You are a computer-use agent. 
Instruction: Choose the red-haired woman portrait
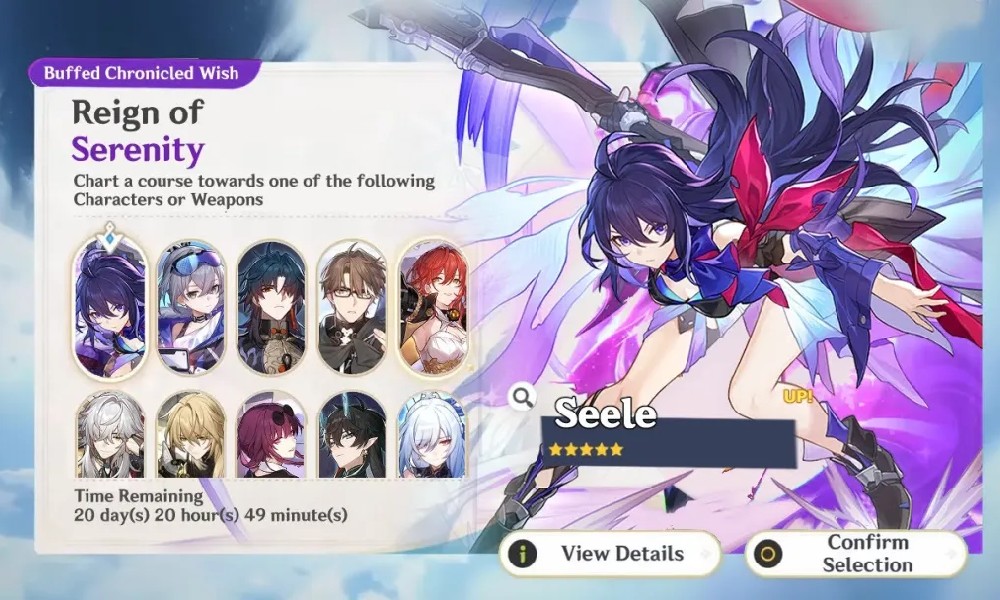431,309
